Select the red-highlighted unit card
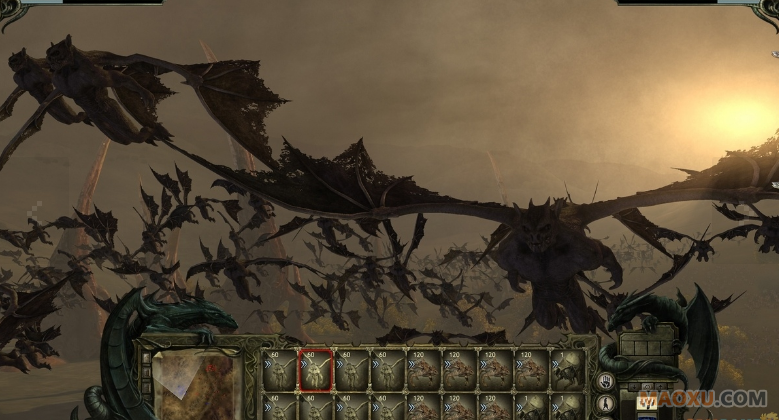This screenshot has height=420, width=779. pyautogui.click(x=316, y=370)
